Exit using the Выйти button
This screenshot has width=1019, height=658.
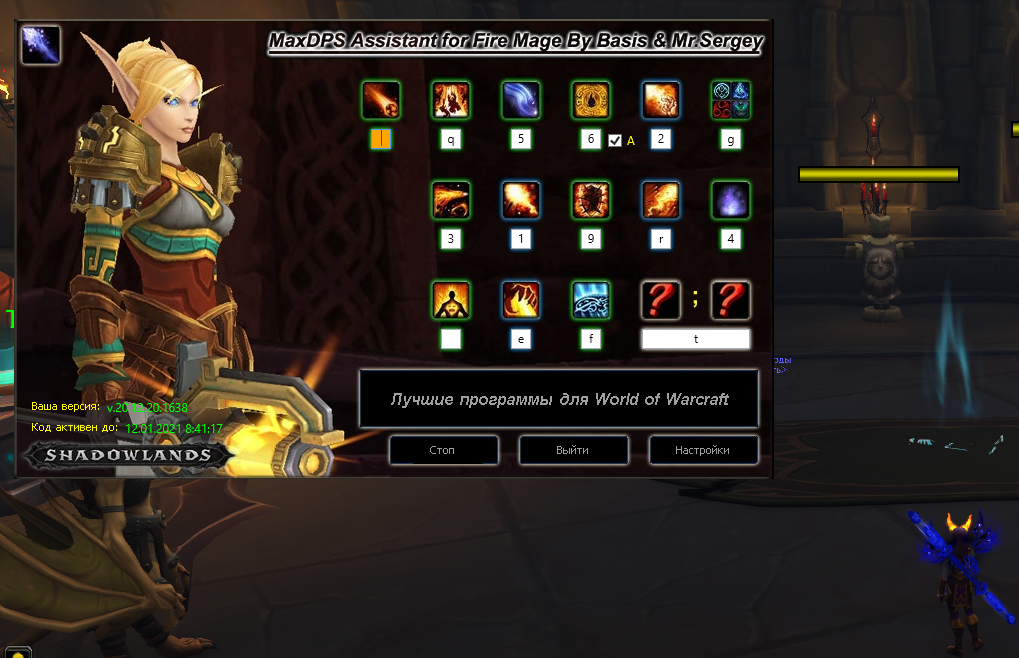click(573, 450)
